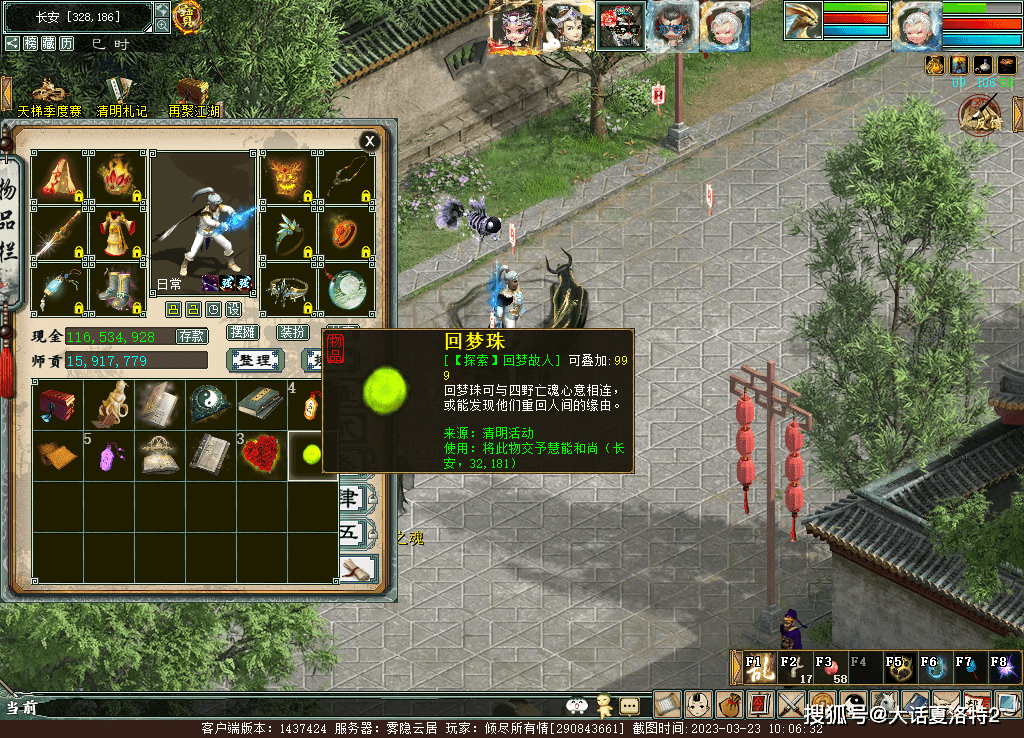Screen dimensions: 1024x738
Task: Open the 再聚江湖 event icon
Action: coord(193,93)
